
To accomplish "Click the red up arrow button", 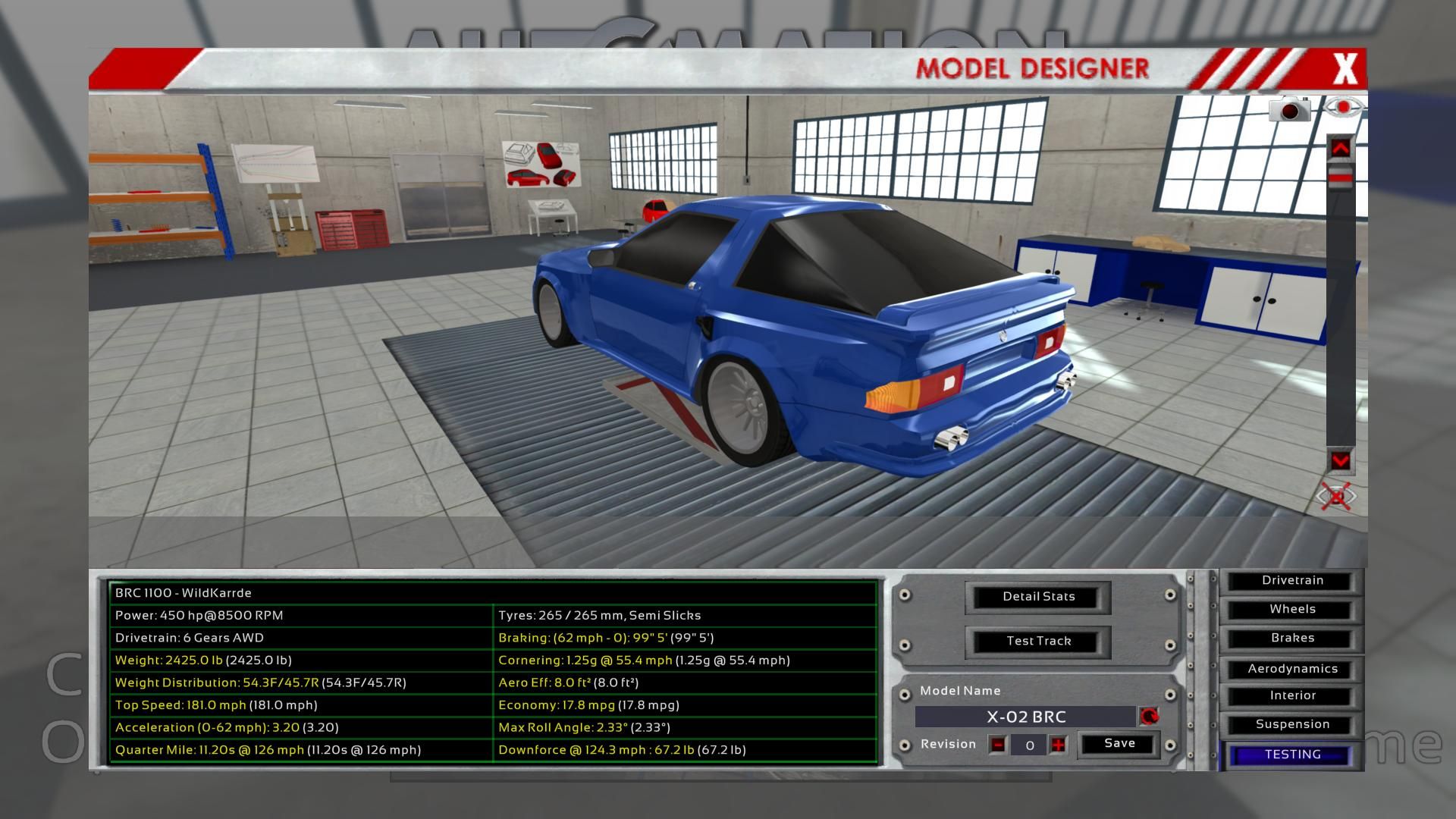I will point(1340,149).
